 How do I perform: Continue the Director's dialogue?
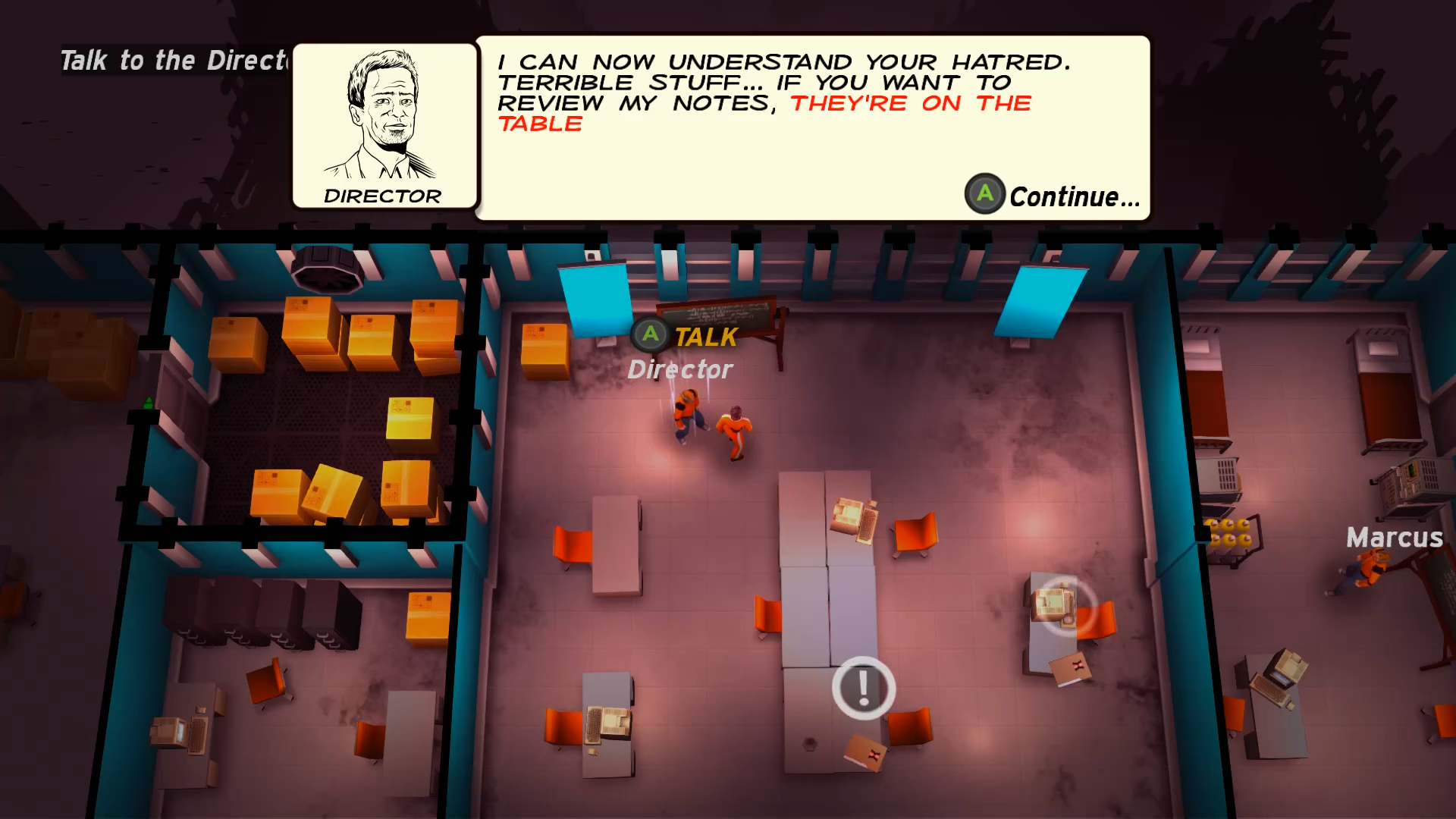(1053, 196)
